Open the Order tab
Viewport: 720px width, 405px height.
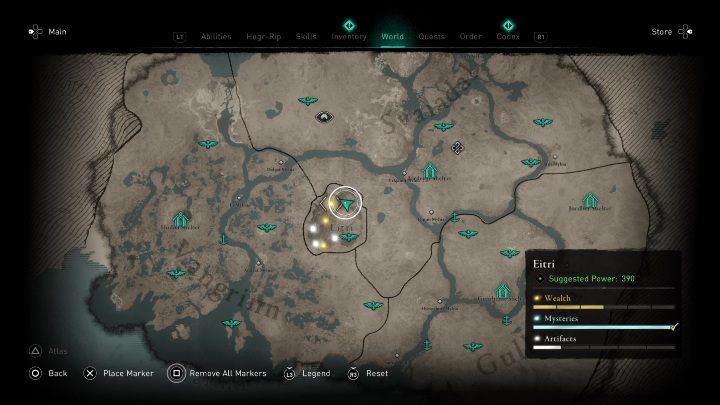470,37
